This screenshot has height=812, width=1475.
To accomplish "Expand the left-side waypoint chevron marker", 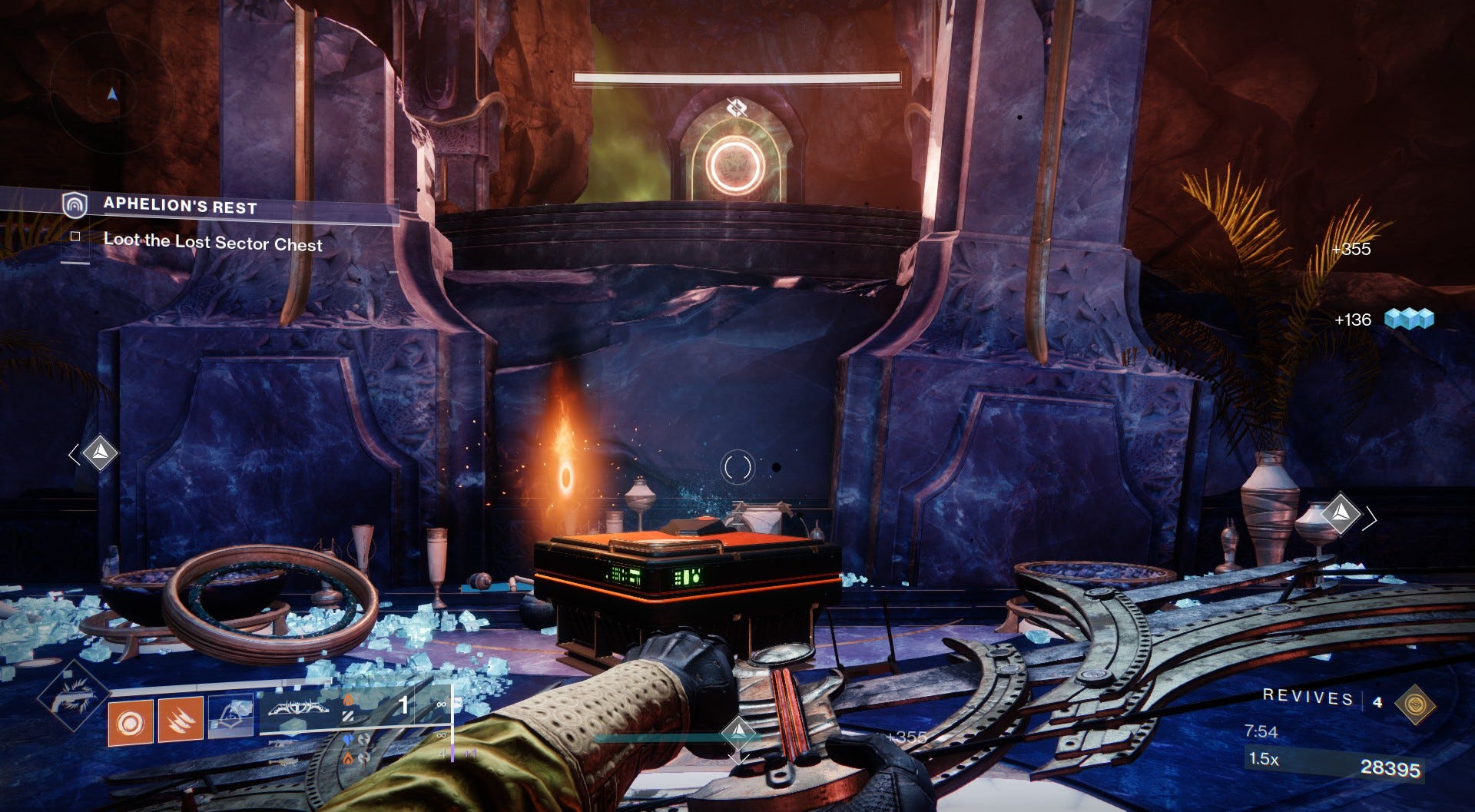I will 75,455.
